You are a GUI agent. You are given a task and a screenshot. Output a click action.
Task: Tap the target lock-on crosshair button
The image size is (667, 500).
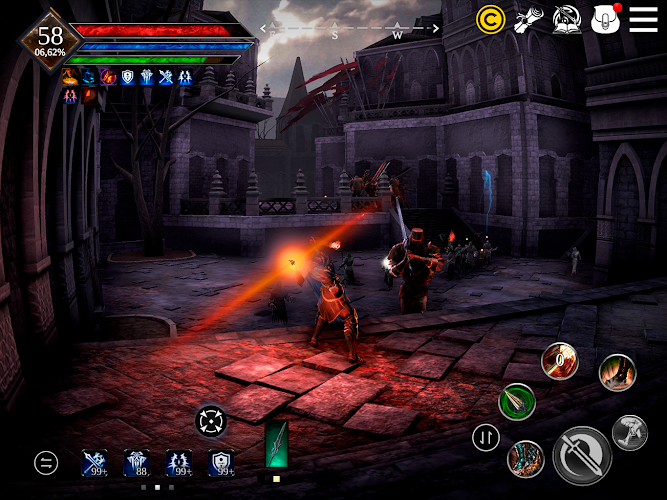point(212,420)
